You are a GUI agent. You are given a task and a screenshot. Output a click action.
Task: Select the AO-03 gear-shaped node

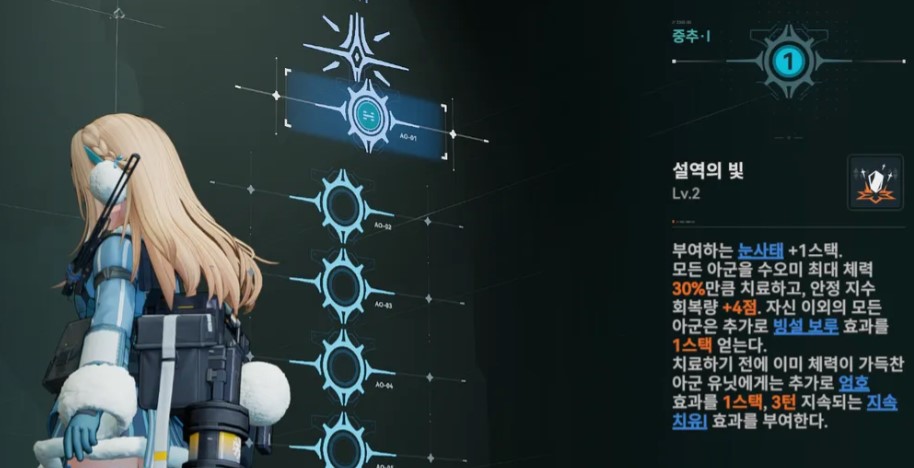pos(343,284)
